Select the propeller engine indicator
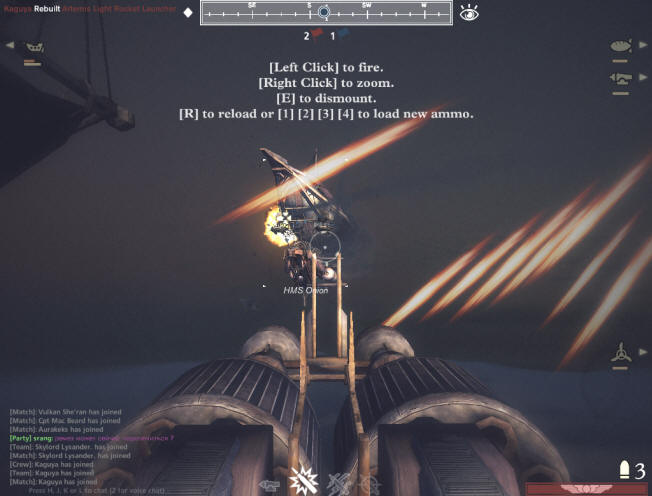The image size is (652, 496). point(621,353)
